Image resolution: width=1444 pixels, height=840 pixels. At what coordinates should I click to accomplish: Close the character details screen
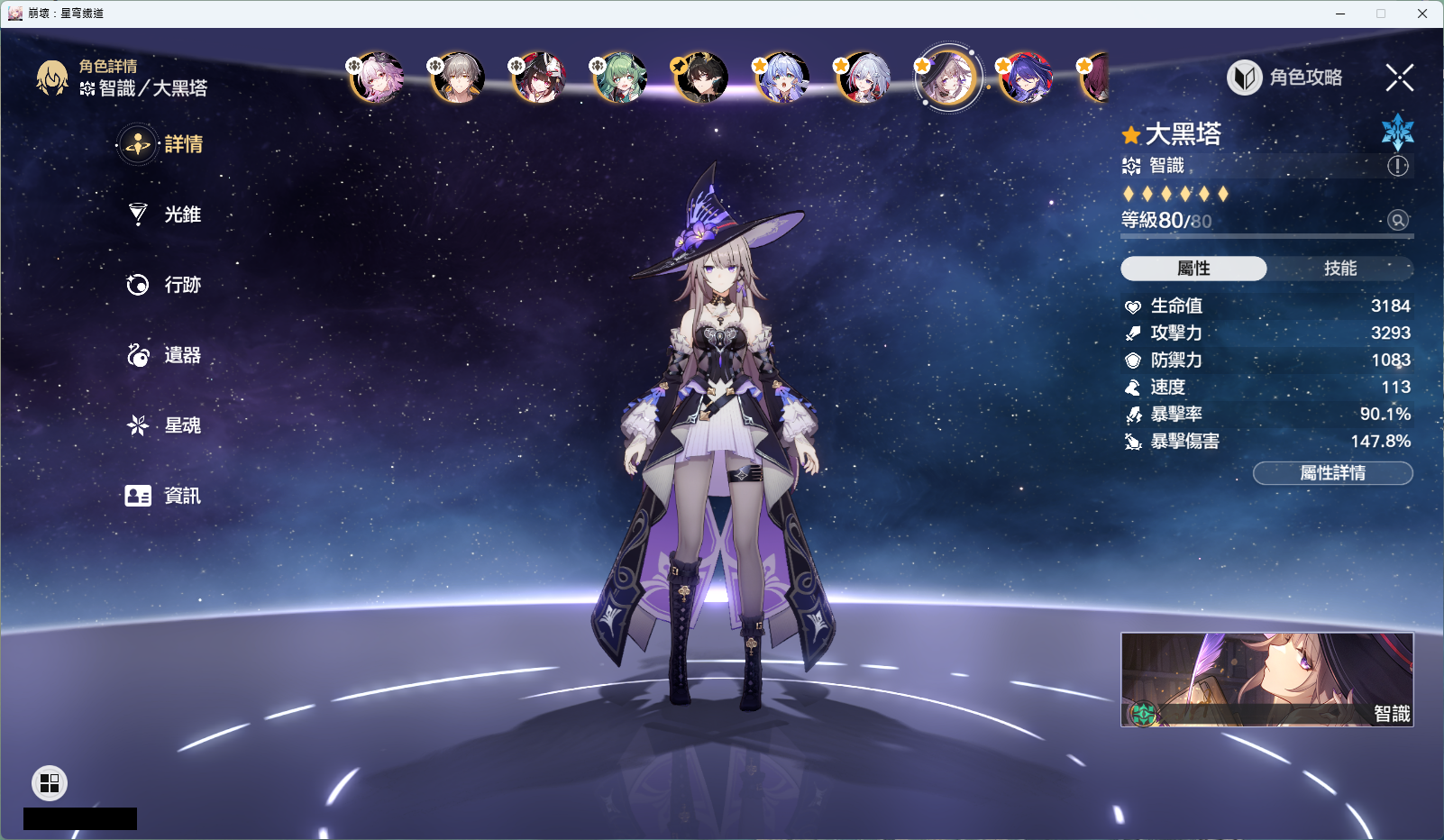1399,78
